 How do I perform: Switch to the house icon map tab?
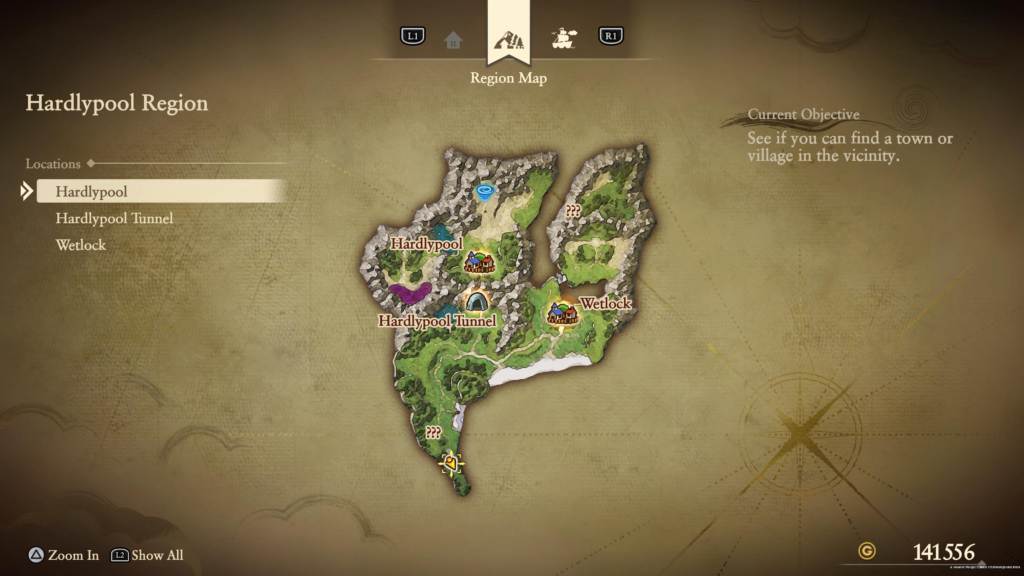[x=453, y=39]
